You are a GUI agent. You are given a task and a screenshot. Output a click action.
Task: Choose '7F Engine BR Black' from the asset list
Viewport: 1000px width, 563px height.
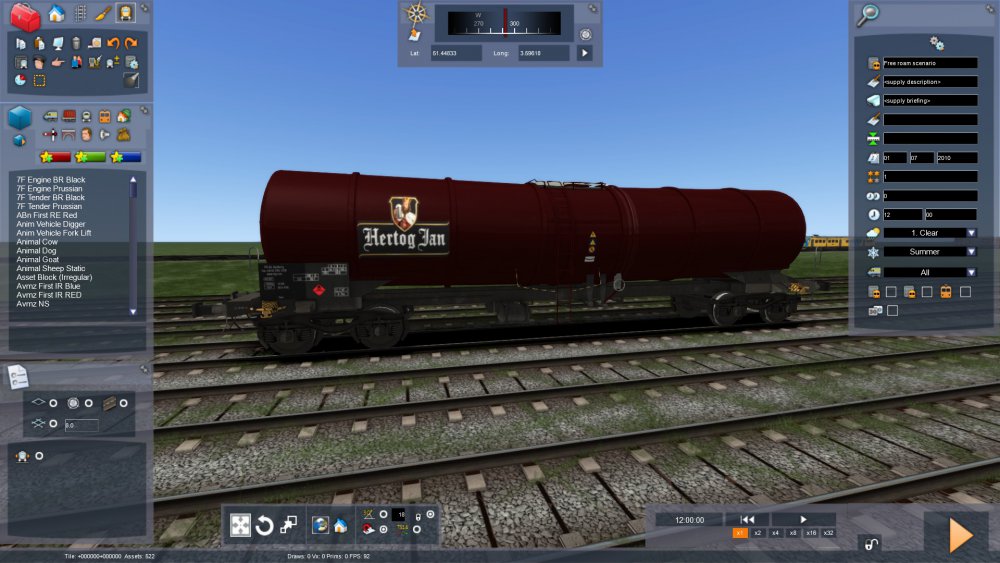point(51,180)
